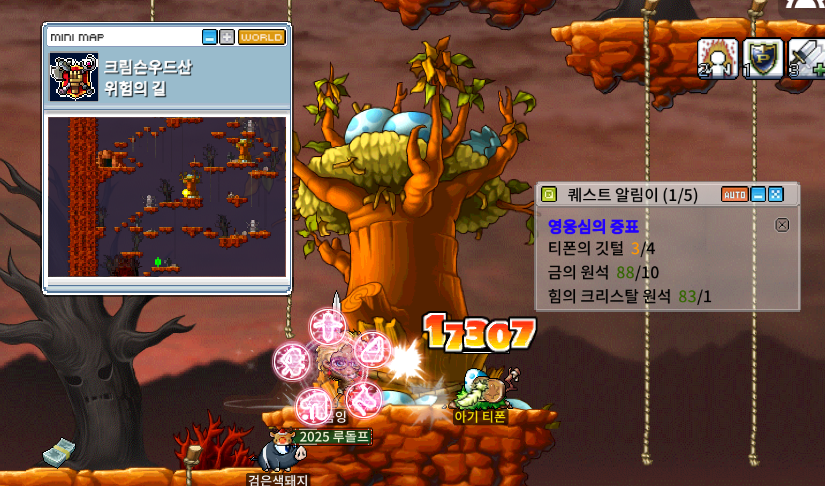This screenshot has height=486, width=825.
Task: Minimize the mini map window
Action: [x=209, y=37]
